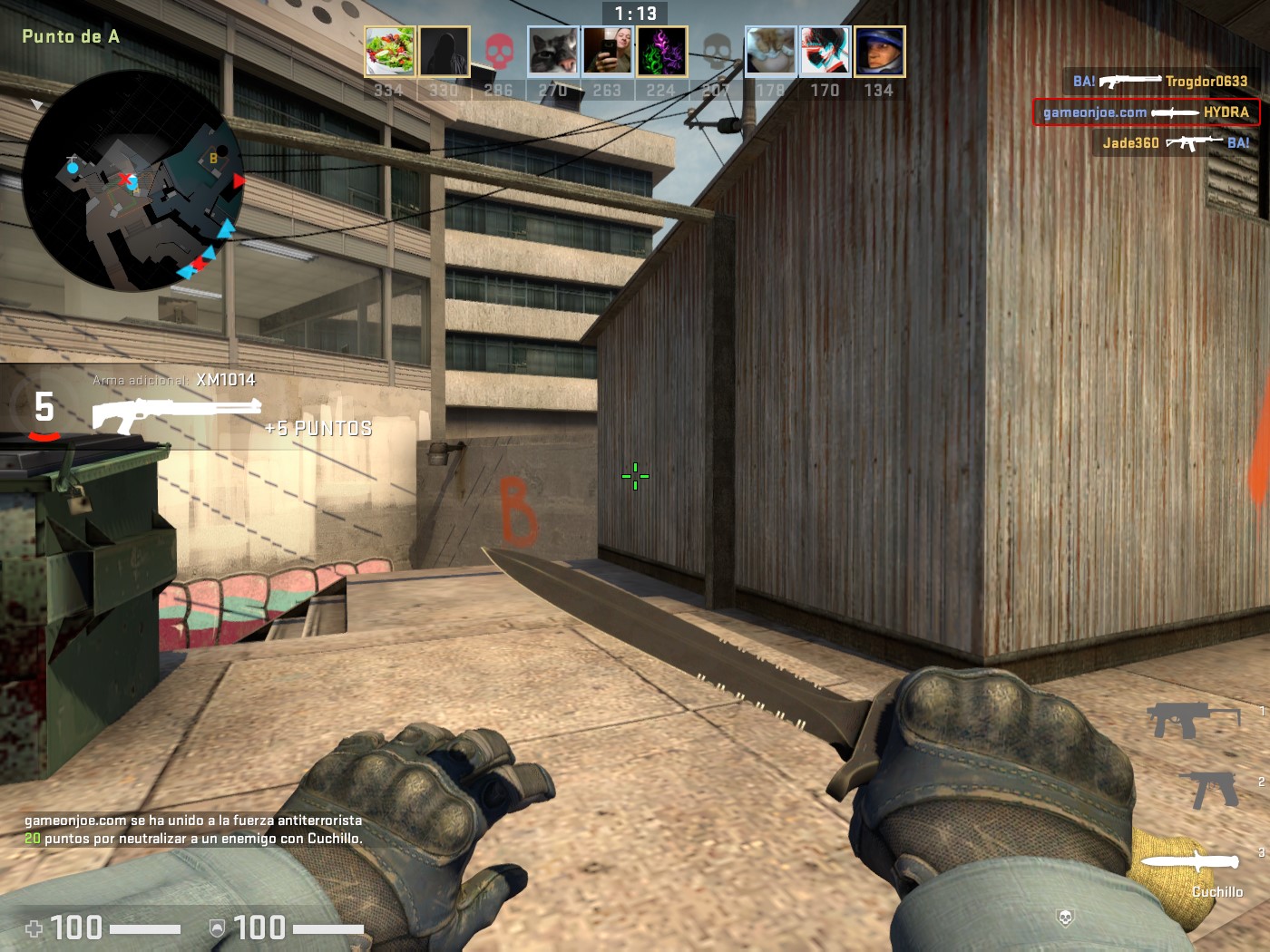Select the gameonjoe.com knife kill on HYDRA
1270x952 pixels.
point(1146,112)
